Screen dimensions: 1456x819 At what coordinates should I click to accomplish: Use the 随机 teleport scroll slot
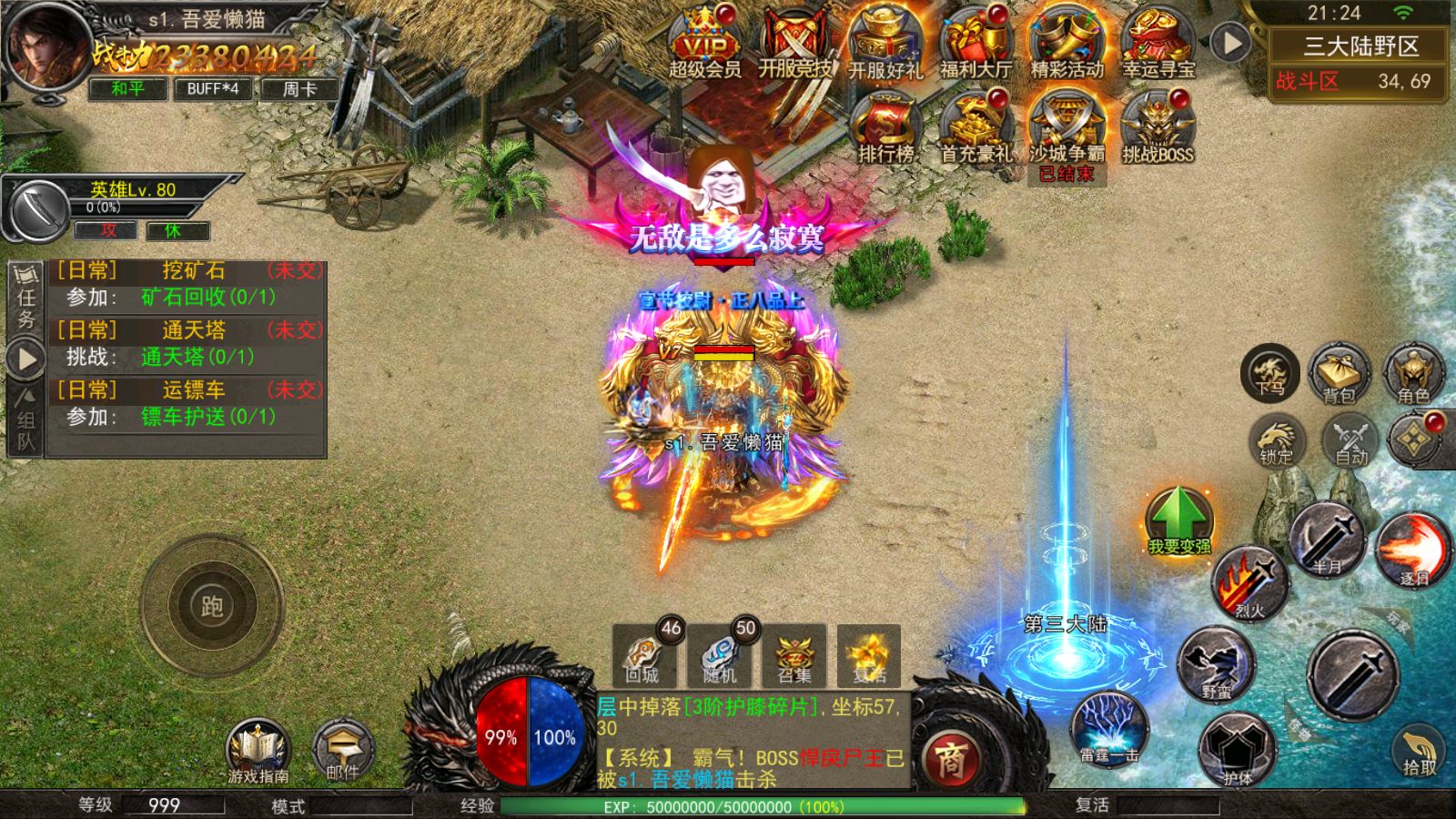pyautogui.click(x=720, y=655)
